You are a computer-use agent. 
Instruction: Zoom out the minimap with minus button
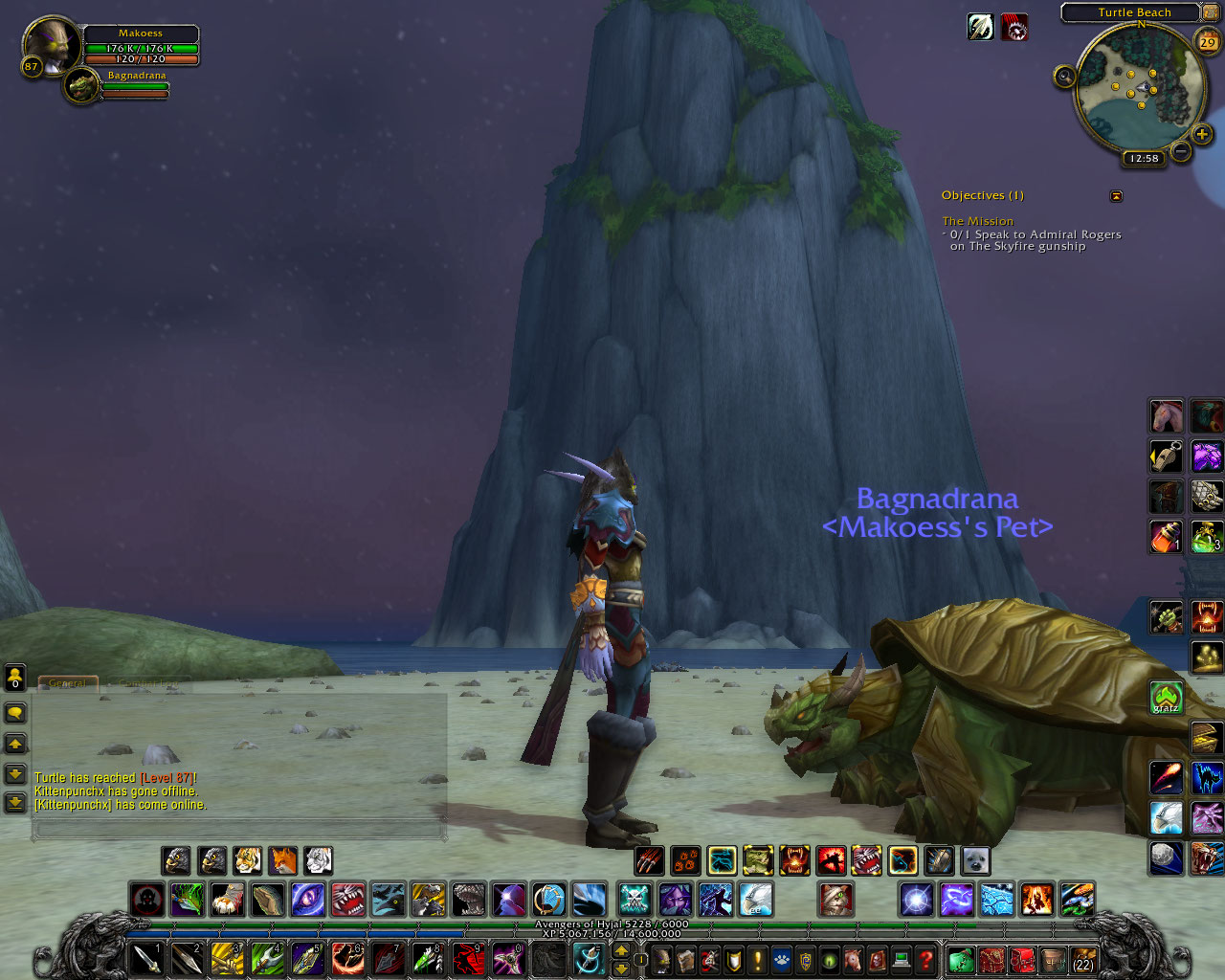coord(1181,151)
